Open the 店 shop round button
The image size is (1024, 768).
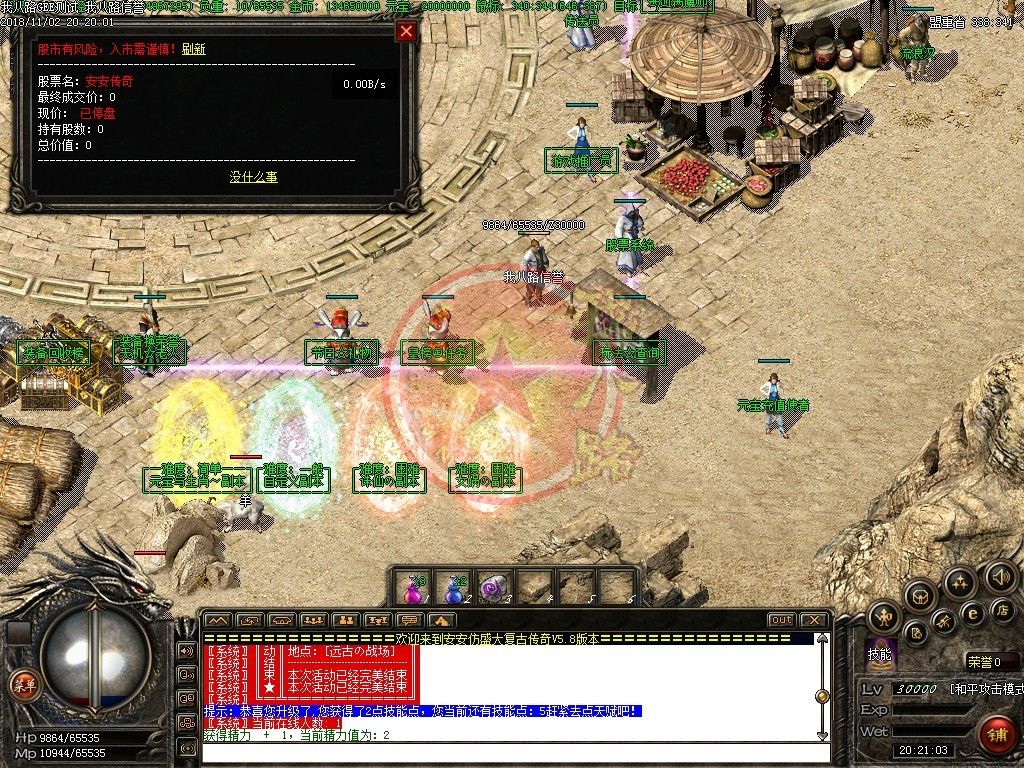pyautogui.click(x=1003, y=609)
